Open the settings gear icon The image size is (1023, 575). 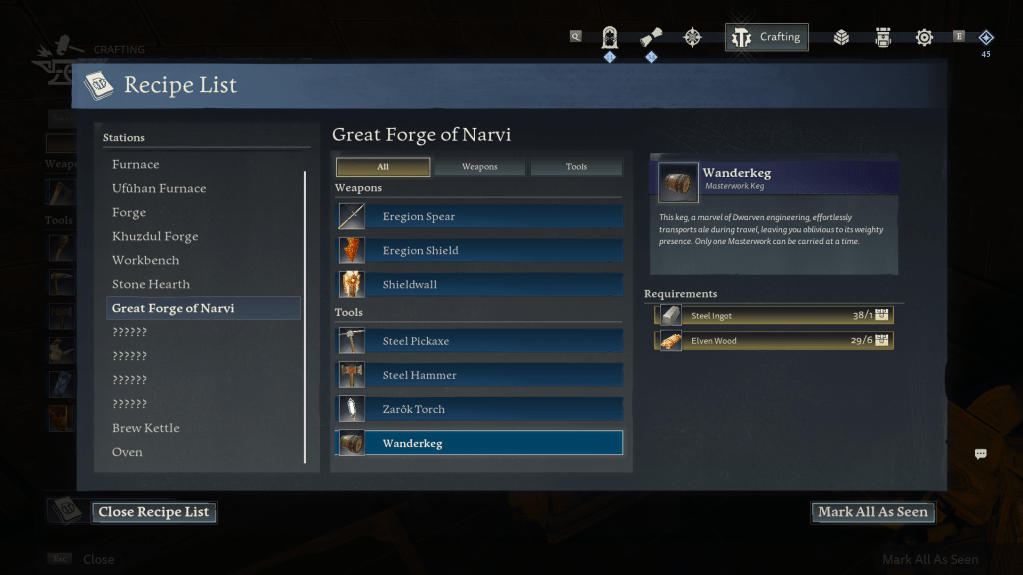coord(924,37)
